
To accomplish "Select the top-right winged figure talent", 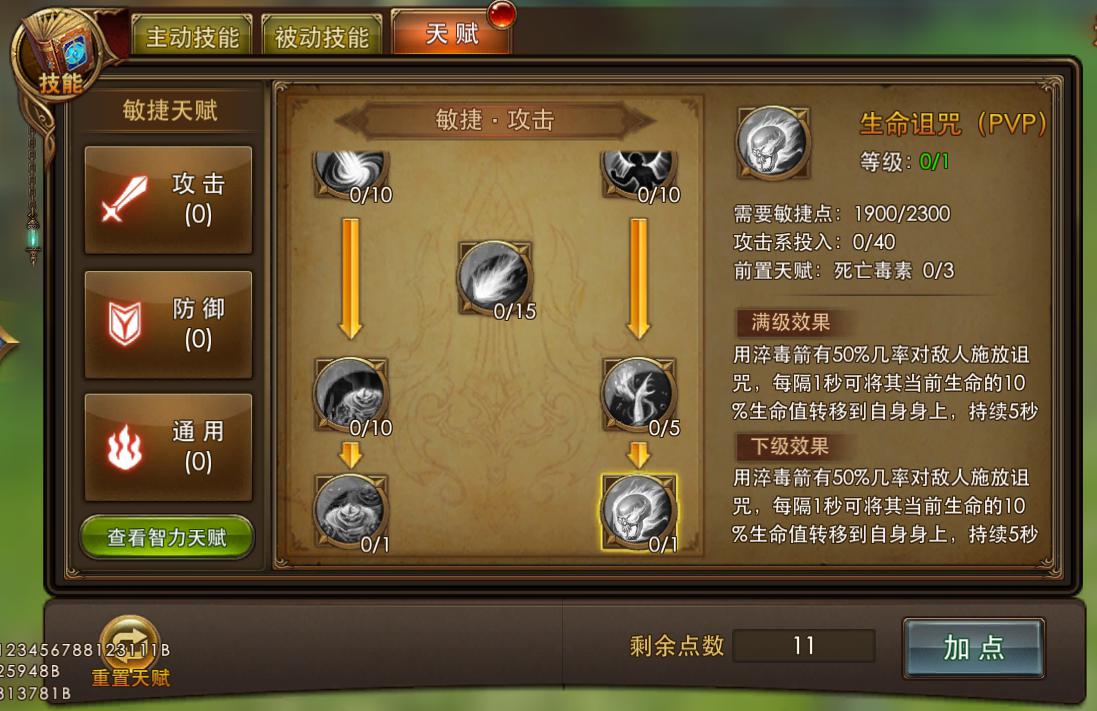I will (x=638, y=170).
